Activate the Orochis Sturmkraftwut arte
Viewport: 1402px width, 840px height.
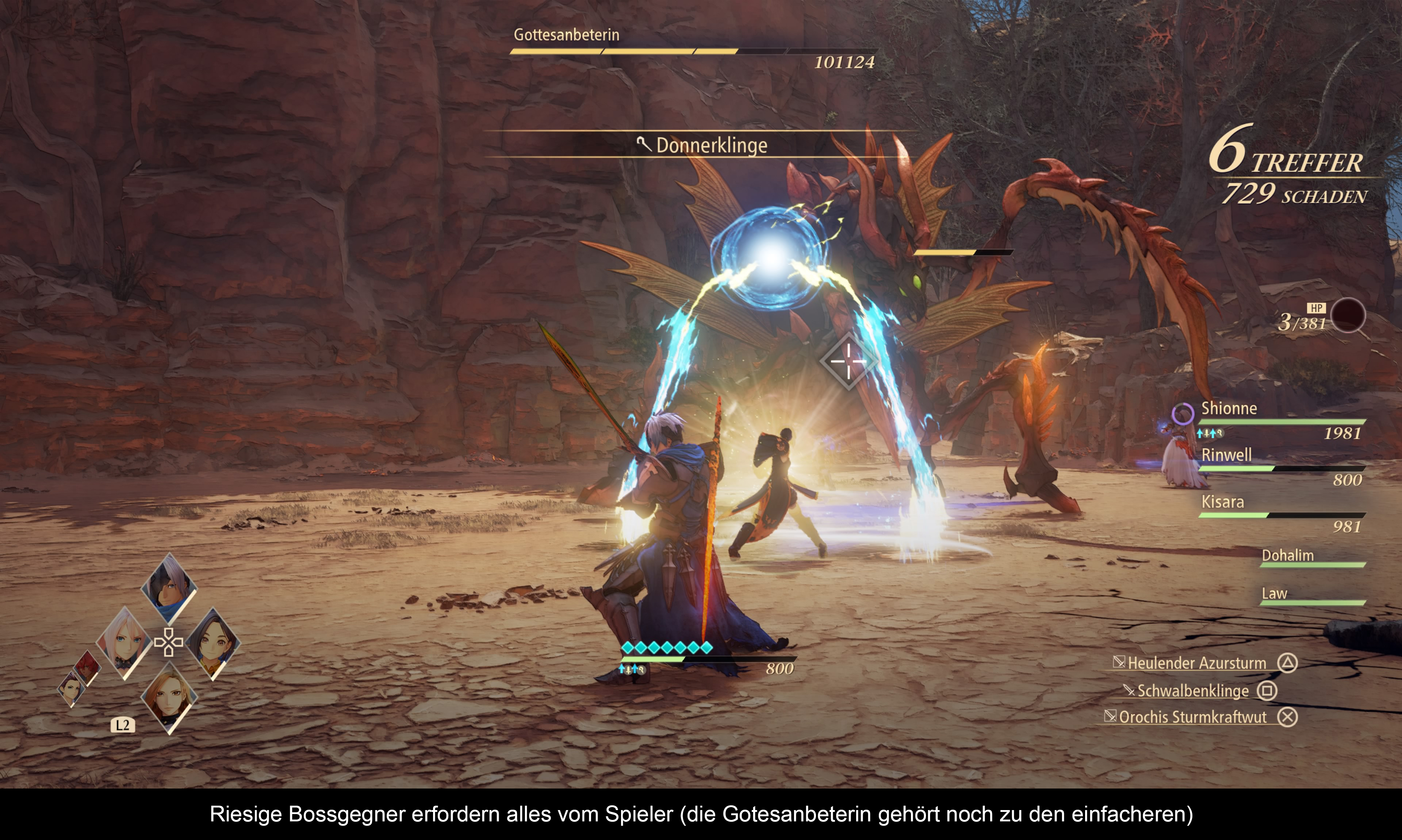click(1192, 717)
